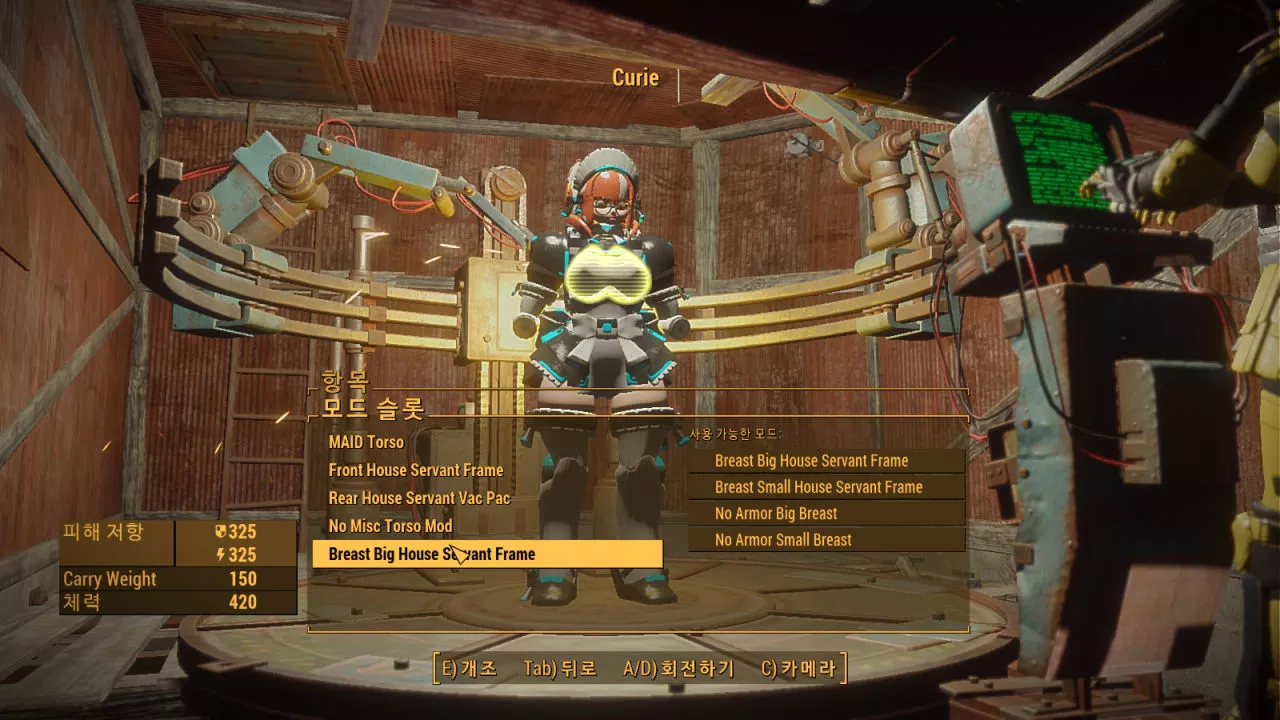Viewport: 1280px width, 720px height.
Task: Choose the Front House Servant Frame slot
Action: click(416, 470)
